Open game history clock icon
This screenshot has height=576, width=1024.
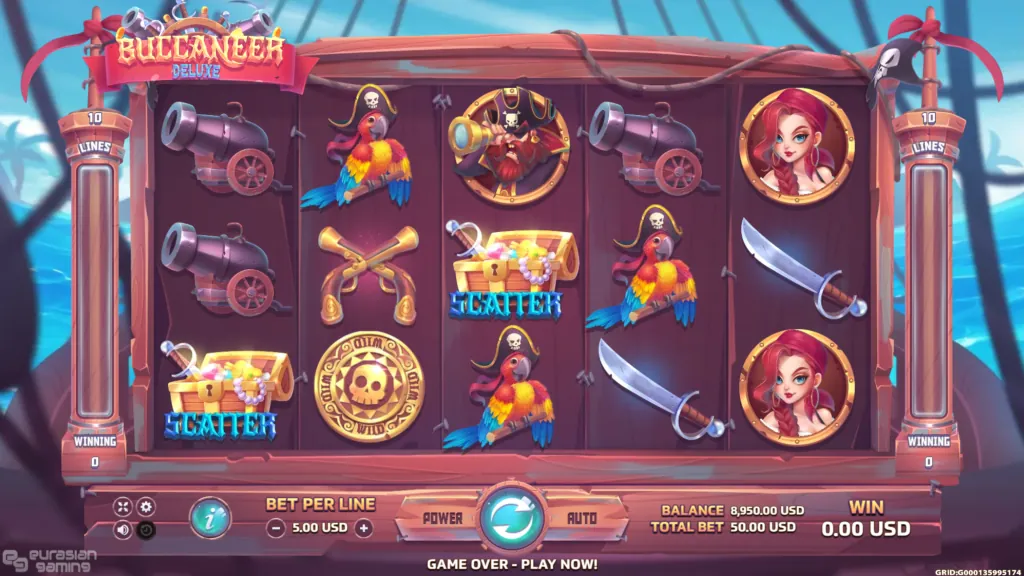(x=146, y=530)
